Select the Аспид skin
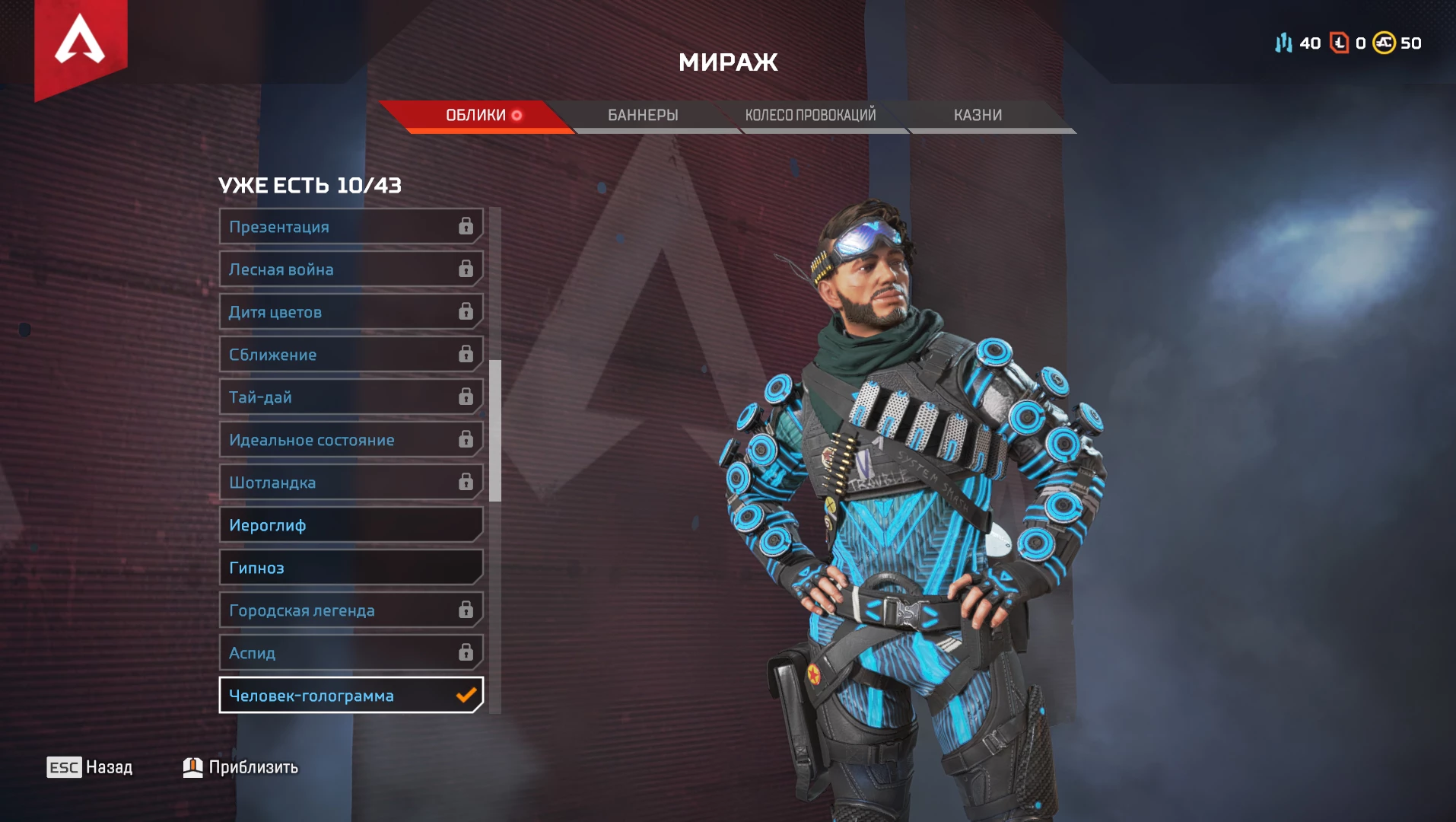 351,653
